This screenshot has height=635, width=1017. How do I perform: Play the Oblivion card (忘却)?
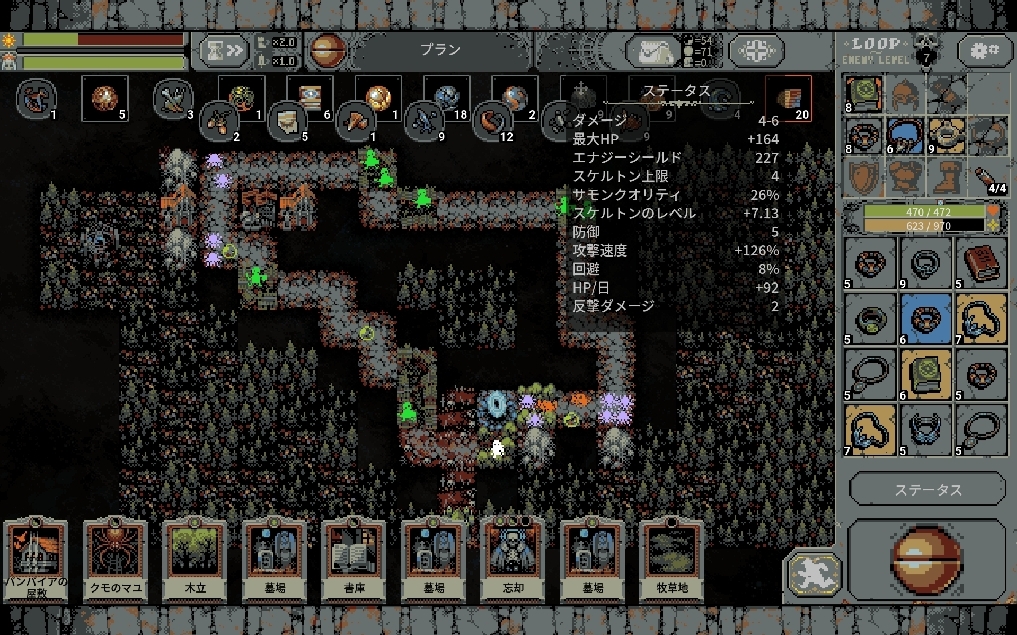pos(513,560)
